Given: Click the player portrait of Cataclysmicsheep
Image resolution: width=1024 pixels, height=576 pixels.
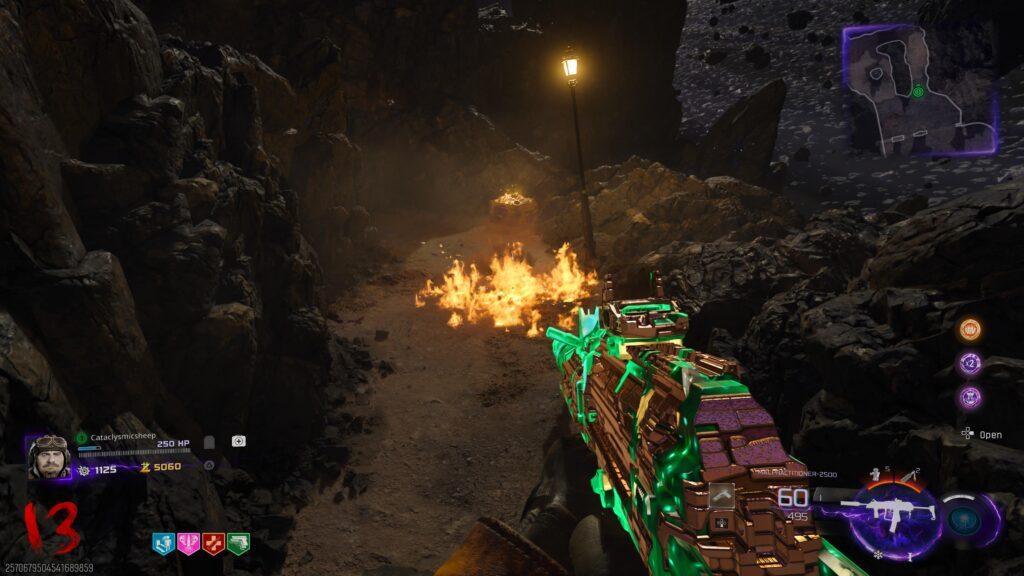Looking at the screenshot, I should (x=49, y=456).
